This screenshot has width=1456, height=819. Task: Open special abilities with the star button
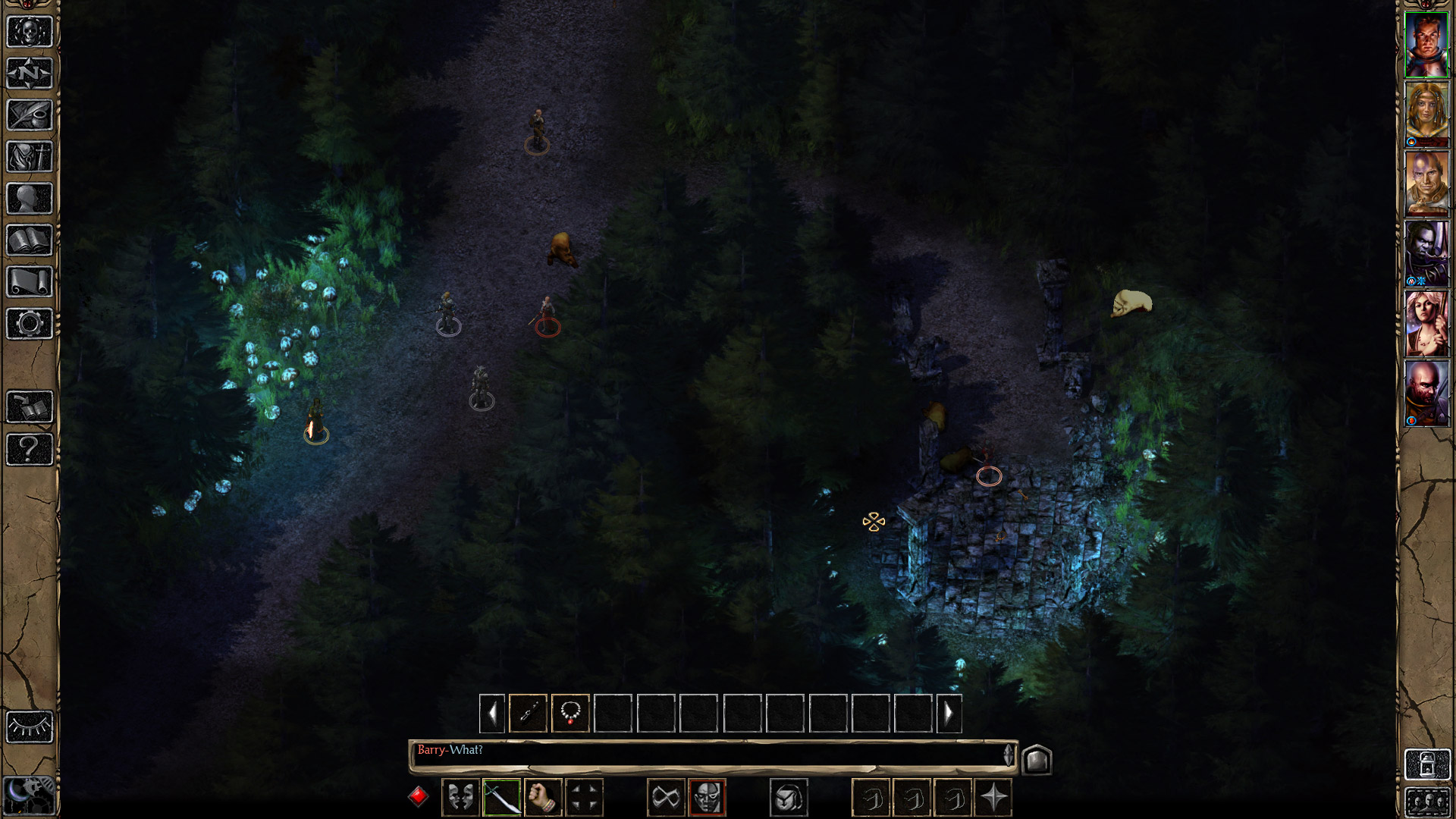click(x=993, y=798)
